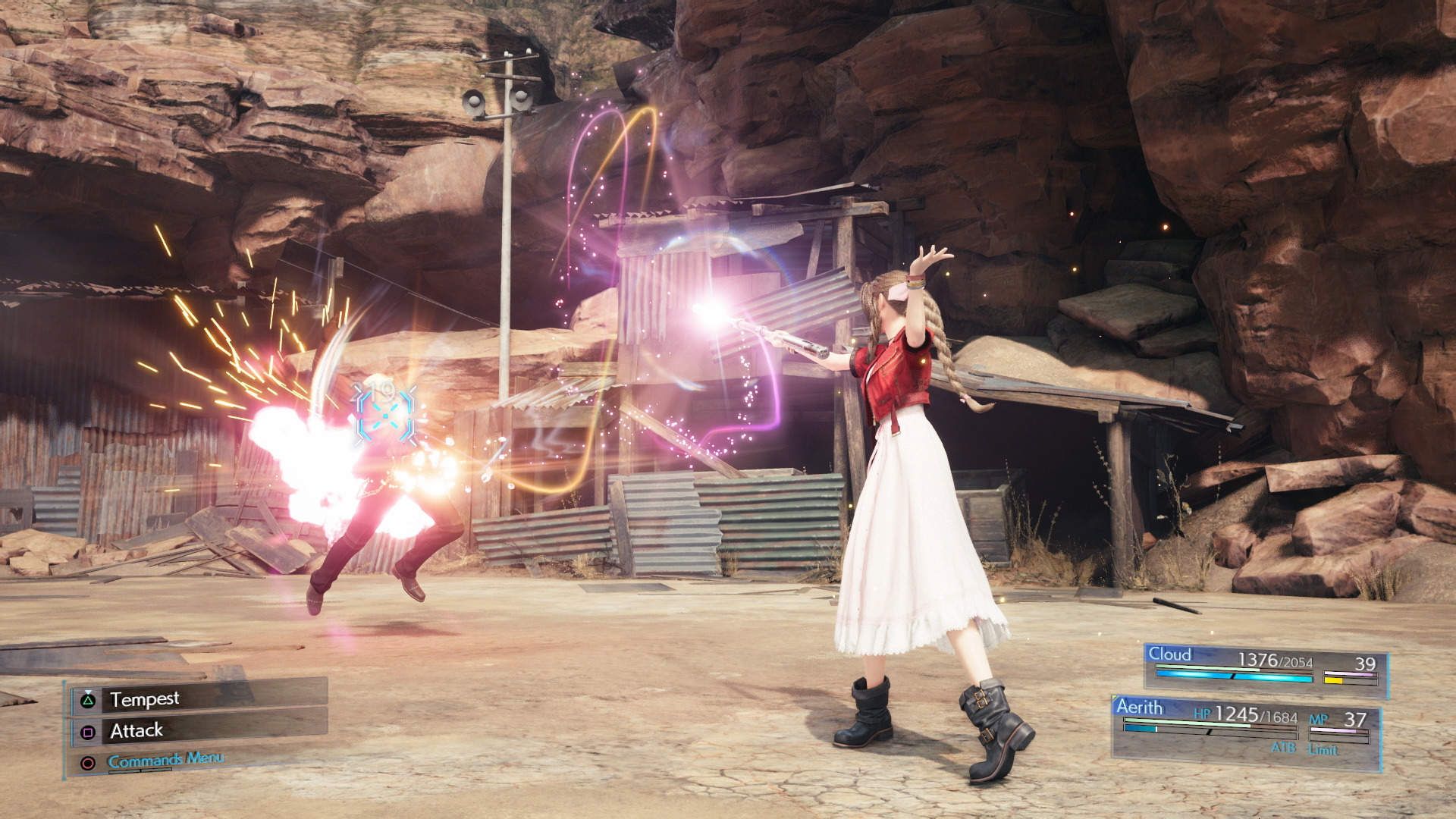This screenshot has height=819, width=1456.
Task: Click the square button icon beside Attack
Action: (x=89, y=732)
